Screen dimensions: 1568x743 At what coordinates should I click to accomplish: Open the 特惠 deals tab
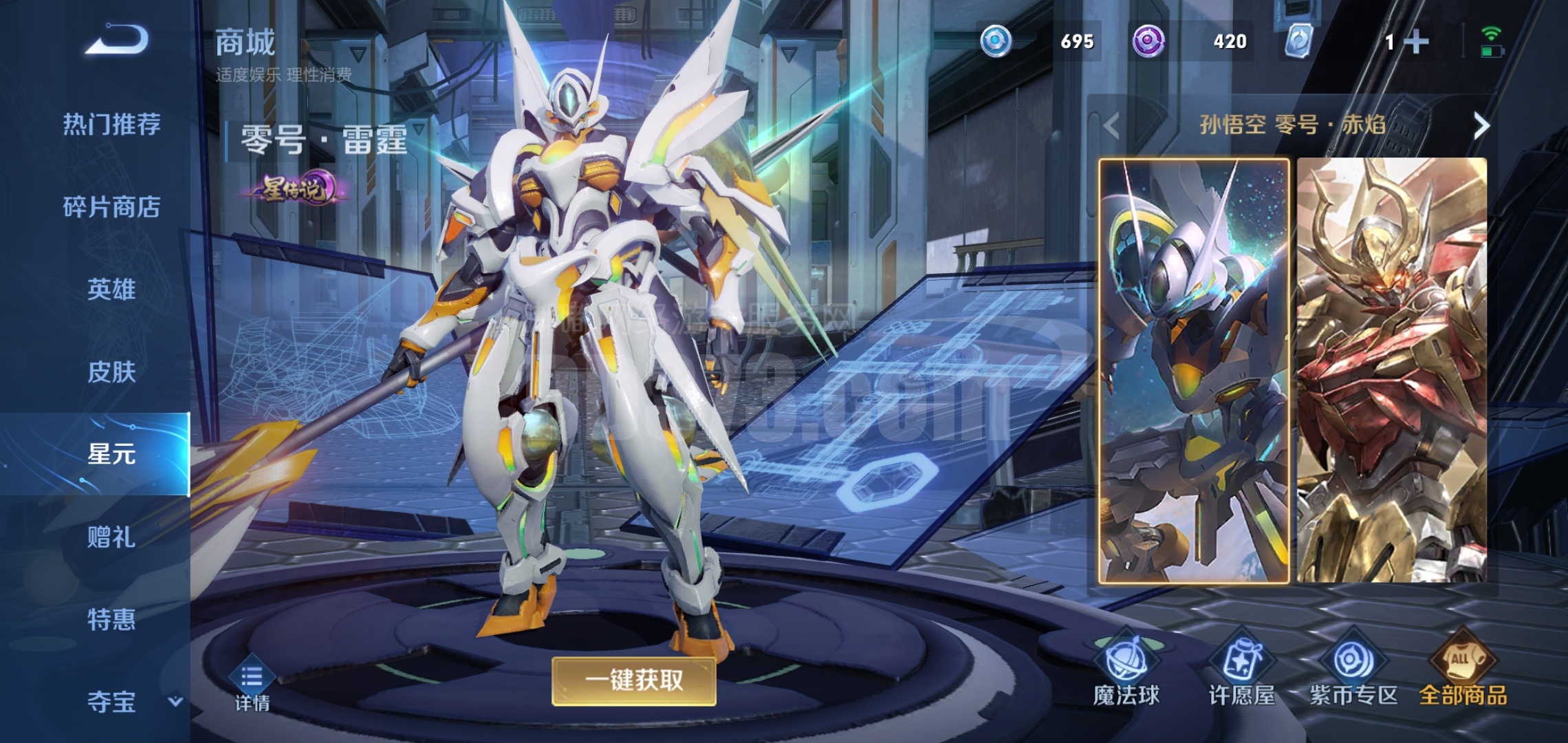[x=111, y=620]
